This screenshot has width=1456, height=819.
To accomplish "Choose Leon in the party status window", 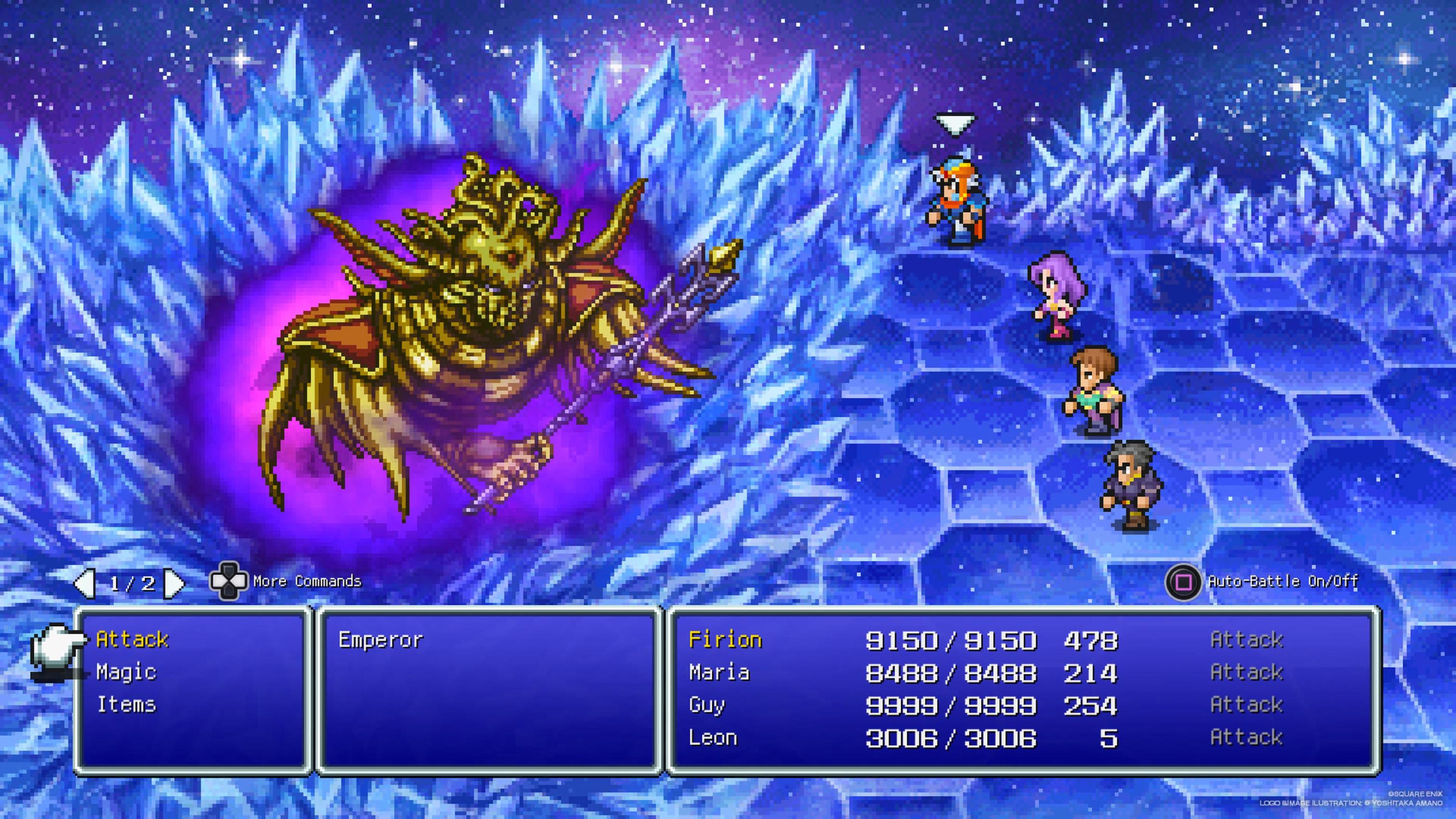I will click(713, 738).
